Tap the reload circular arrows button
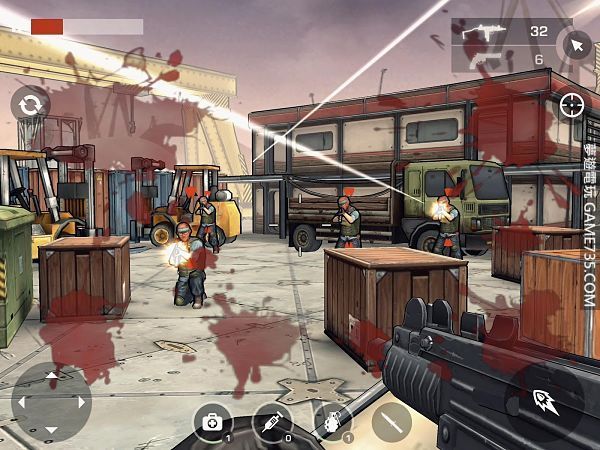The height and width of the screenshot is (450, 600). pyautogui.click(x=31, y=104)
